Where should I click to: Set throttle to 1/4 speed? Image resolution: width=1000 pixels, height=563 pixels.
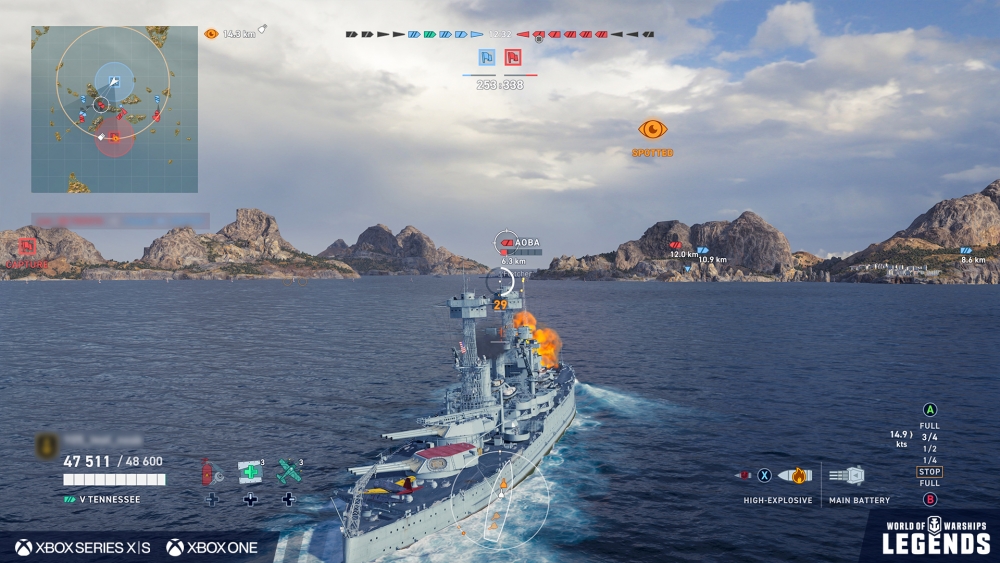click(x=929, y=460)
